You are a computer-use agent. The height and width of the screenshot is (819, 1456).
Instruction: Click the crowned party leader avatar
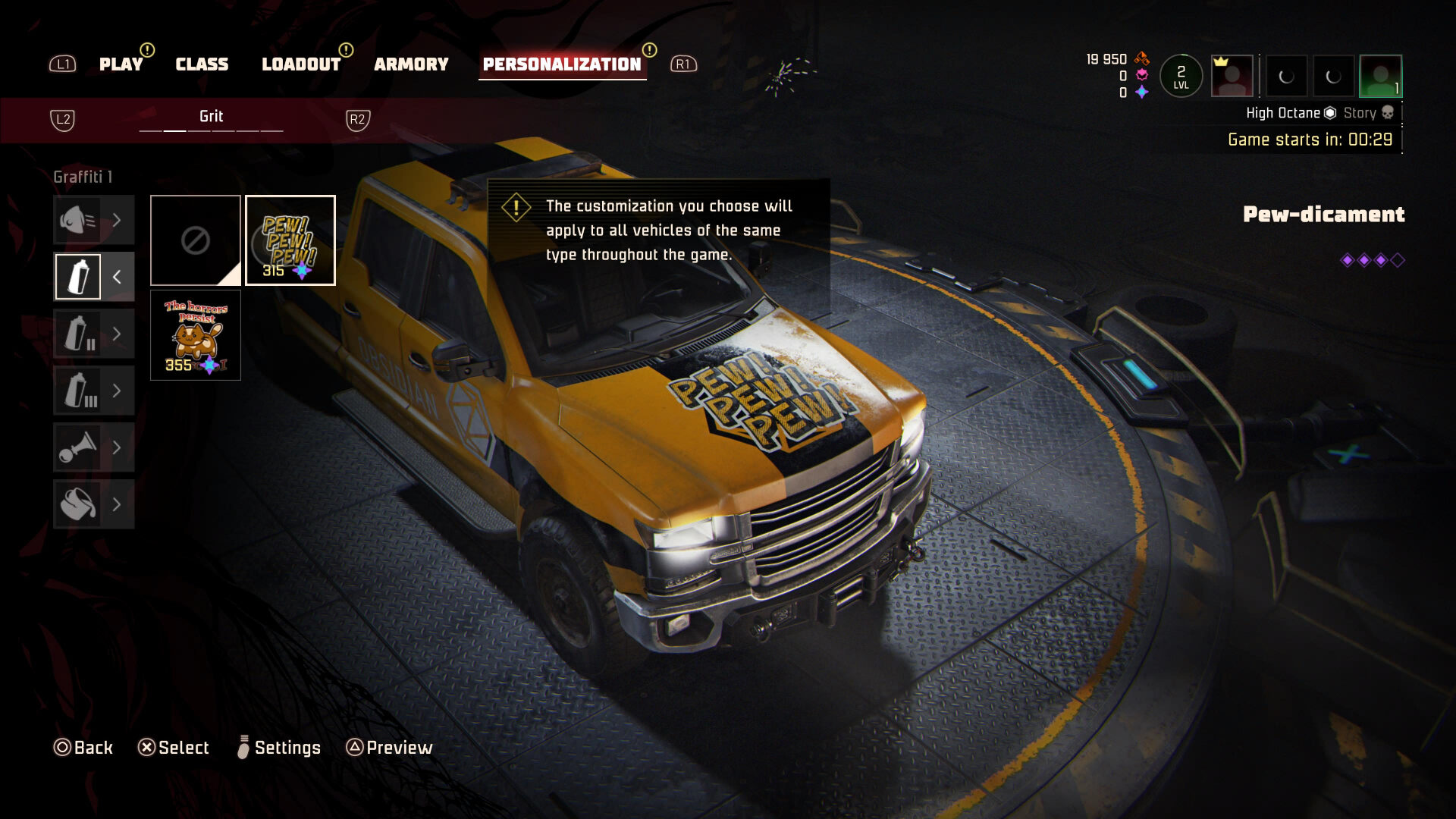click(1232, 76)
